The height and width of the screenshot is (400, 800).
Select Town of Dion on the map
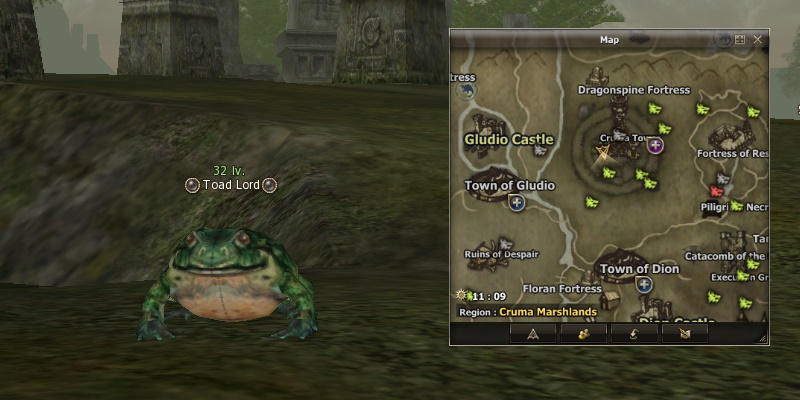tap(639, 269)
